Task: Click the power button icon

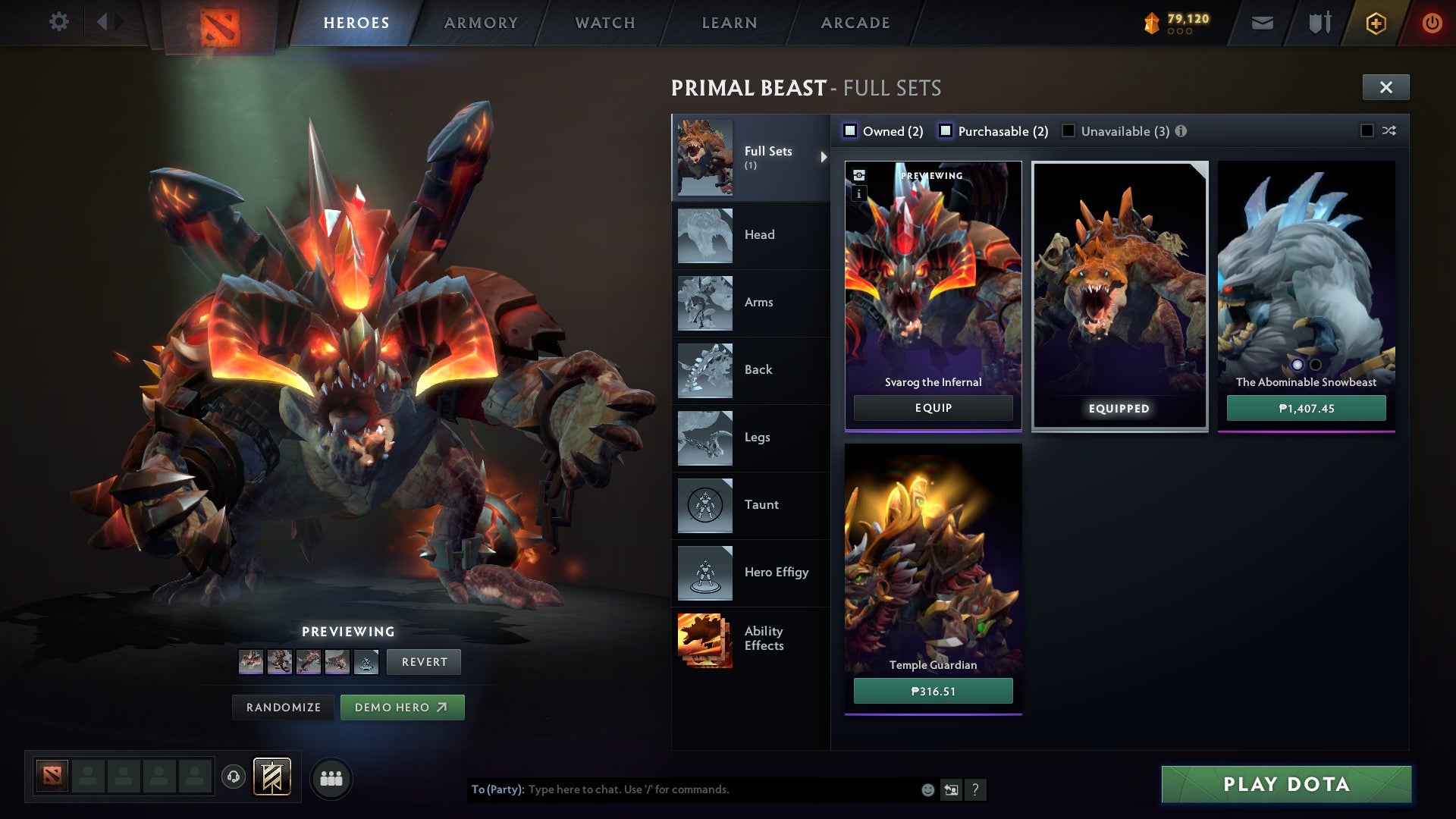Action: pyautogui.click(x=1432, y=23)
